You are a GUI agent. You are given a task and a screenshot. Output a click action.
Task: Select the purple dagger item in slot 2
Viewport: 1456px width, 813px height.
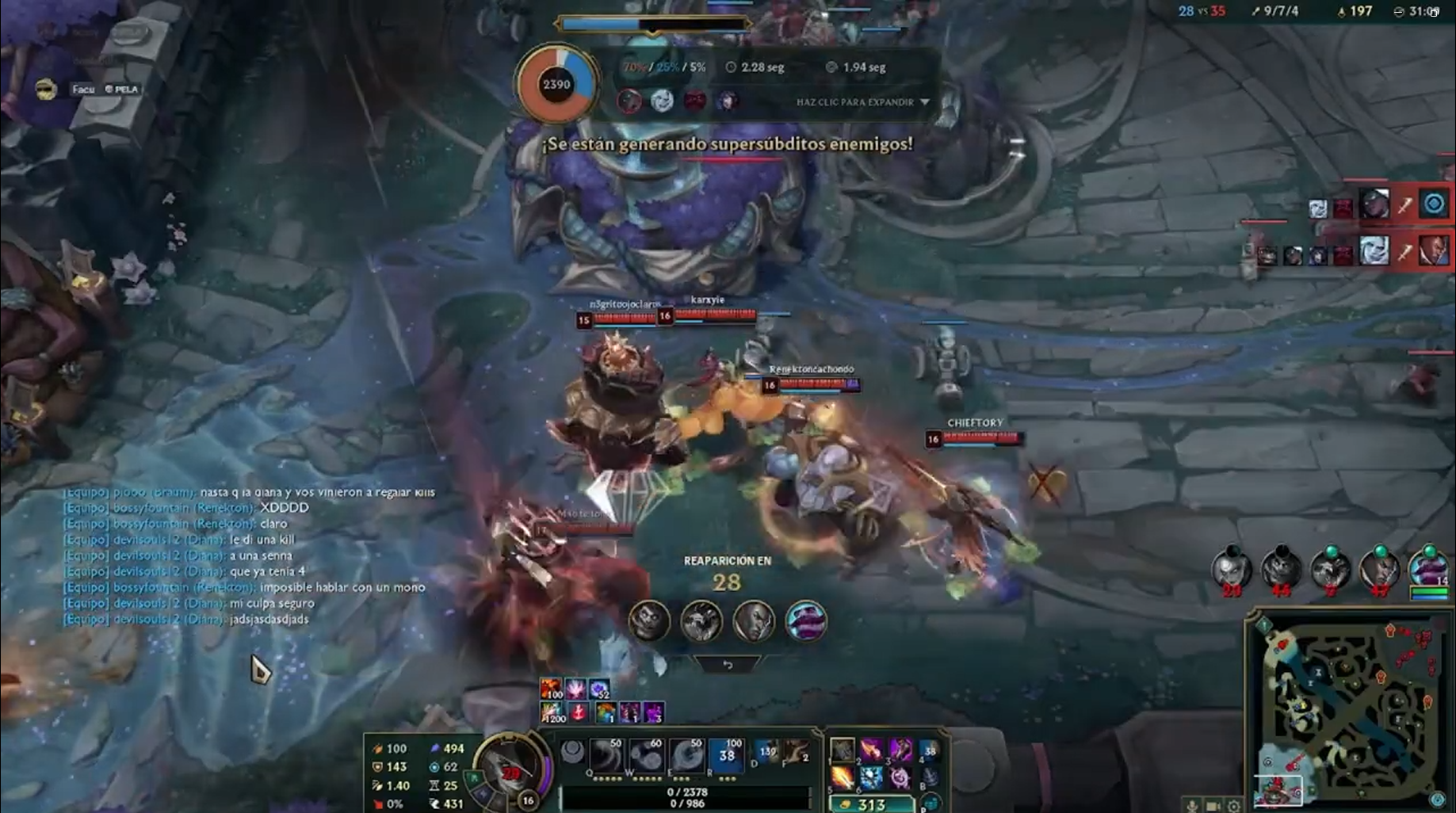[x=871, y=749]
